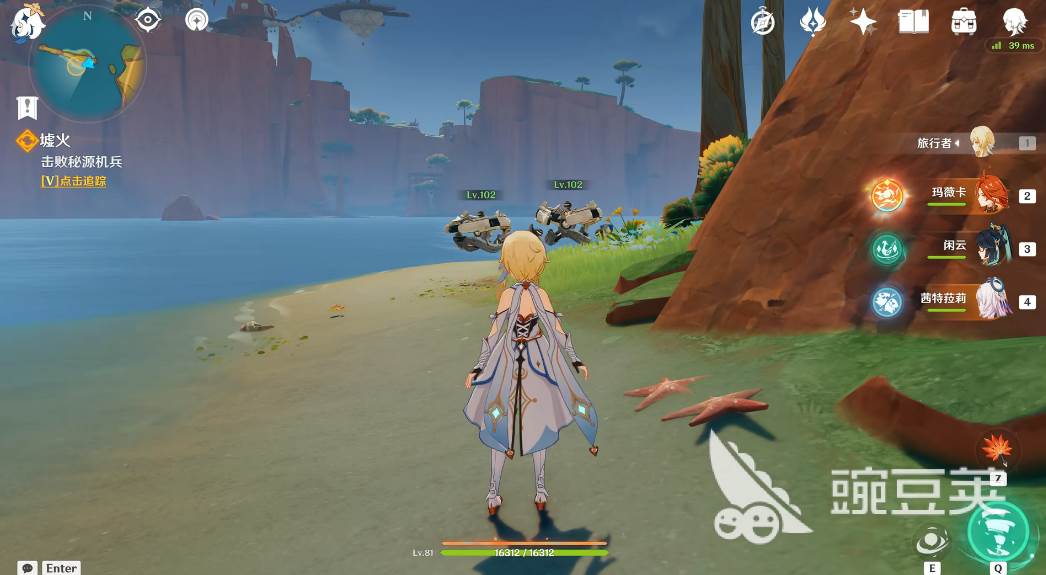Open the adventurer handbook book icon
The image size is (1046, 575).
click(913, 21)
